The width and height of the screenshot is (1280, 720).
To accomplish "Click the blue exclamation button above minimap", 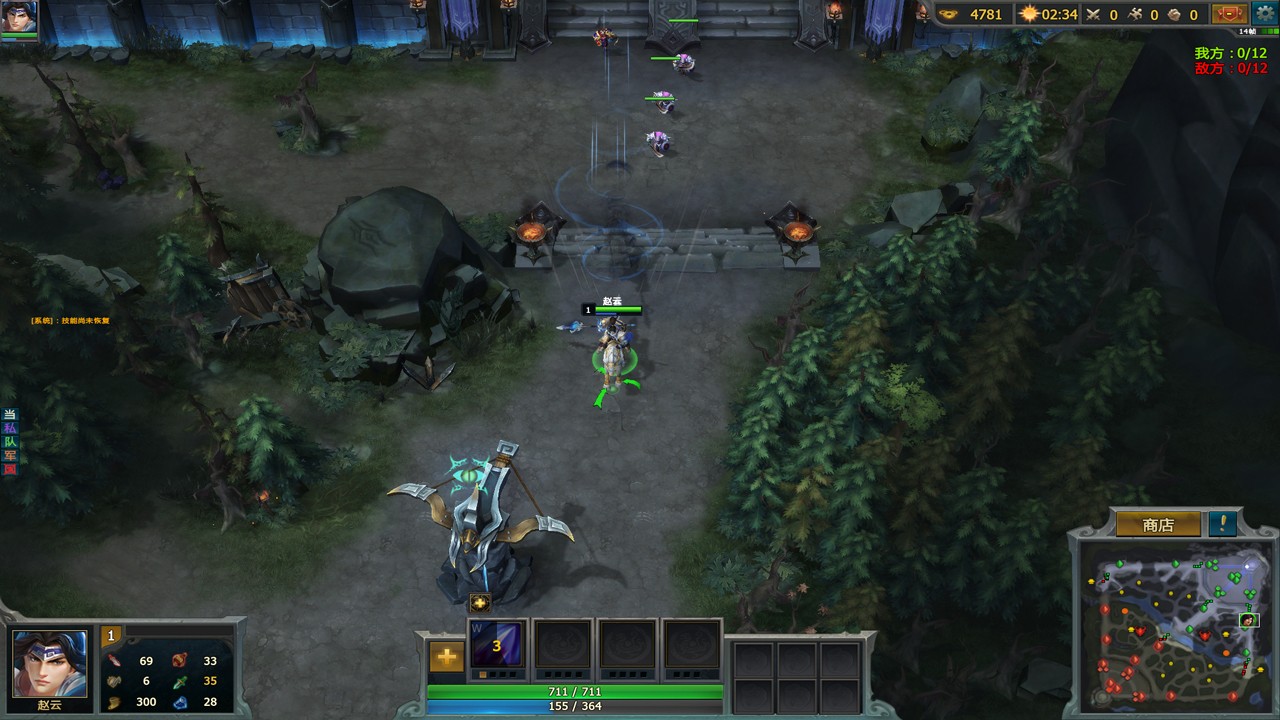I will (x=1222, y=523).
